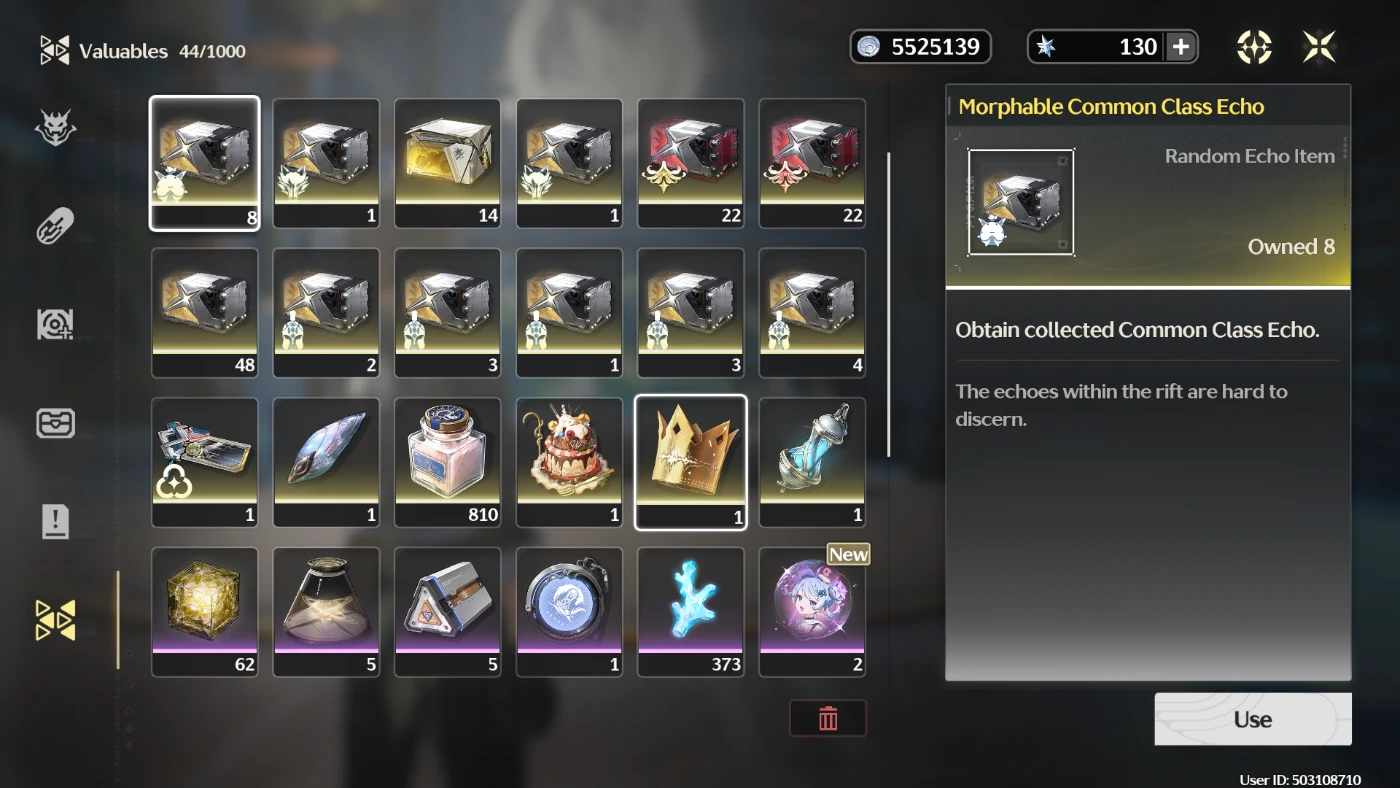Screen dimensions: 1400x788
Task: Open the quest items exclamation tab
Action: point(55,521)
